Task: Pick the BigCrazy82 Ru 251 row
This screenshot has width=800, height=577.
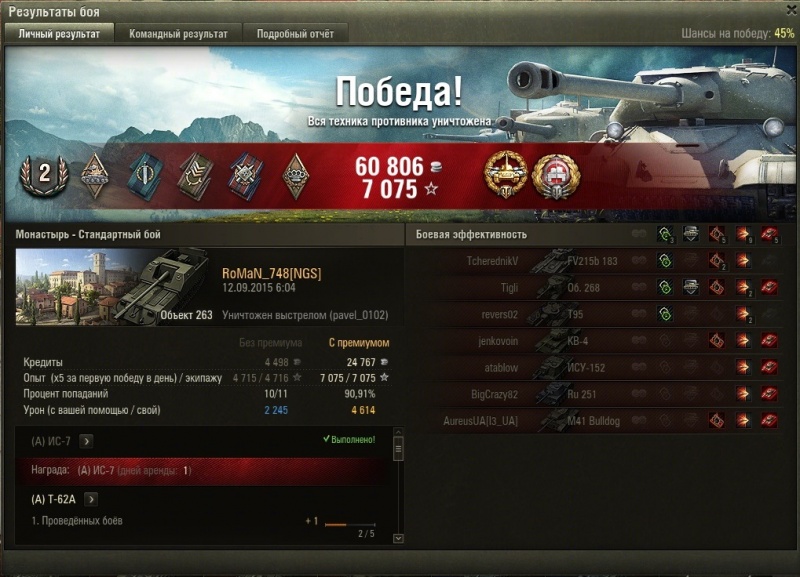Action: pyautogui.click(x=602, y=394)
